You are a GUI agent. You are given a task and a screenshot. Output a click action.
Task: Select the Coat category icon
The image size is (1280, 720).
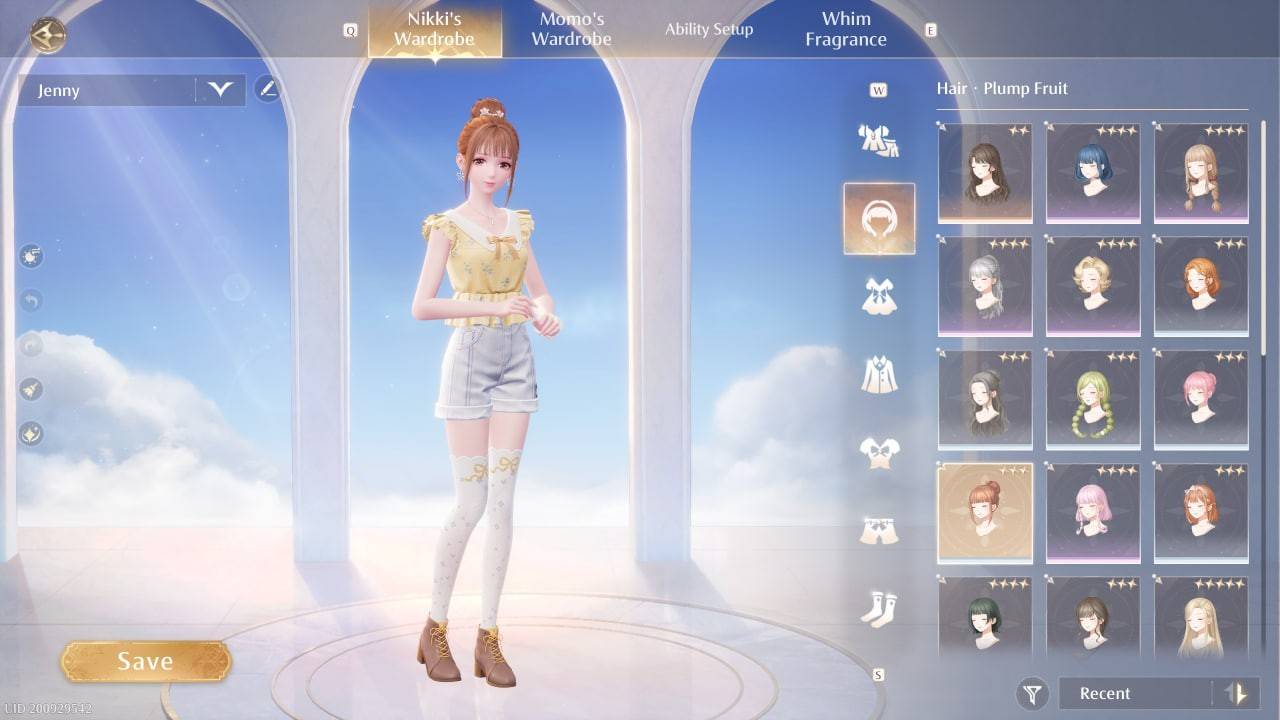click(x=878, y=372)
